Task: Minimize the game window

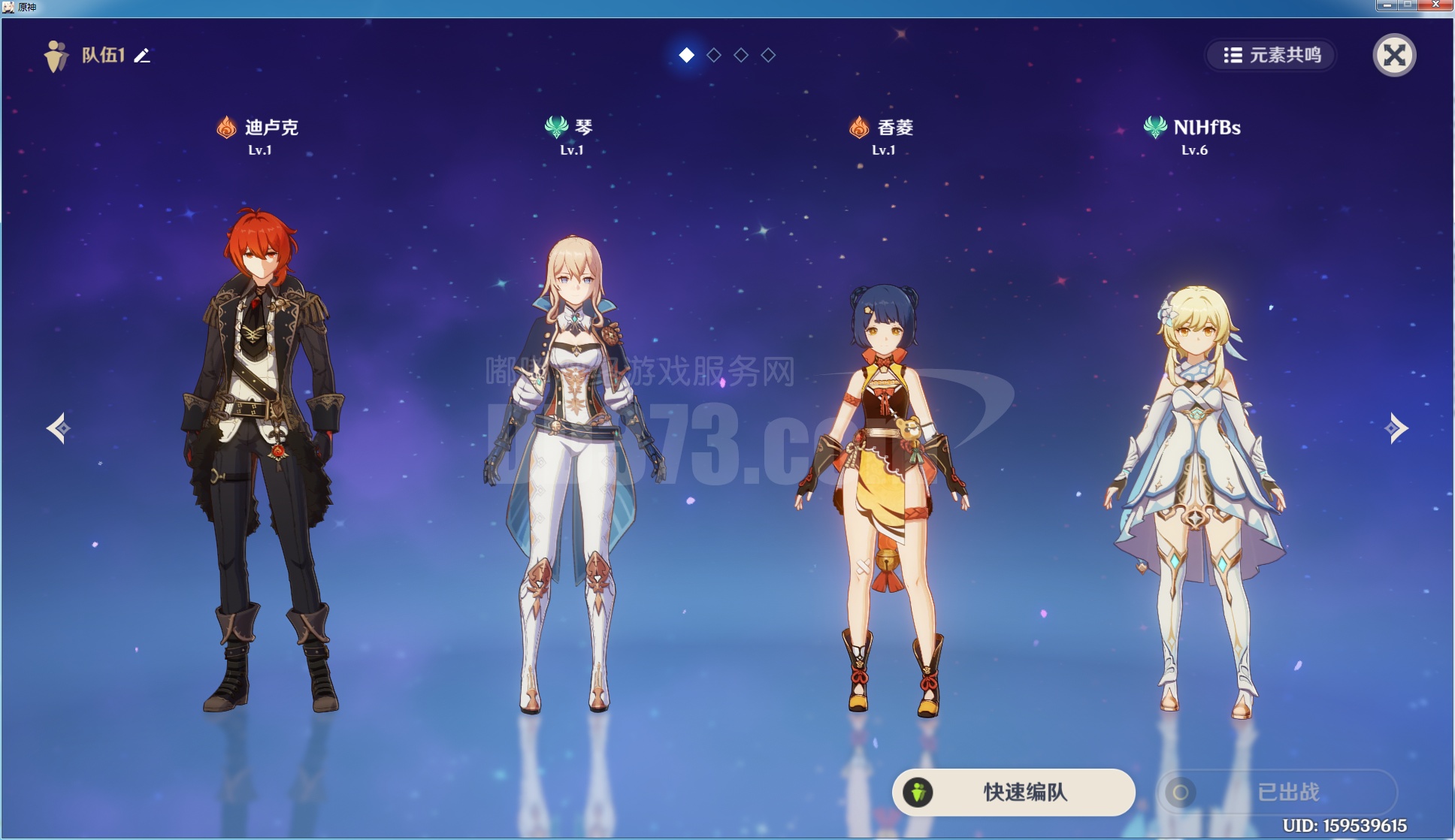Action: (1387, 5)
